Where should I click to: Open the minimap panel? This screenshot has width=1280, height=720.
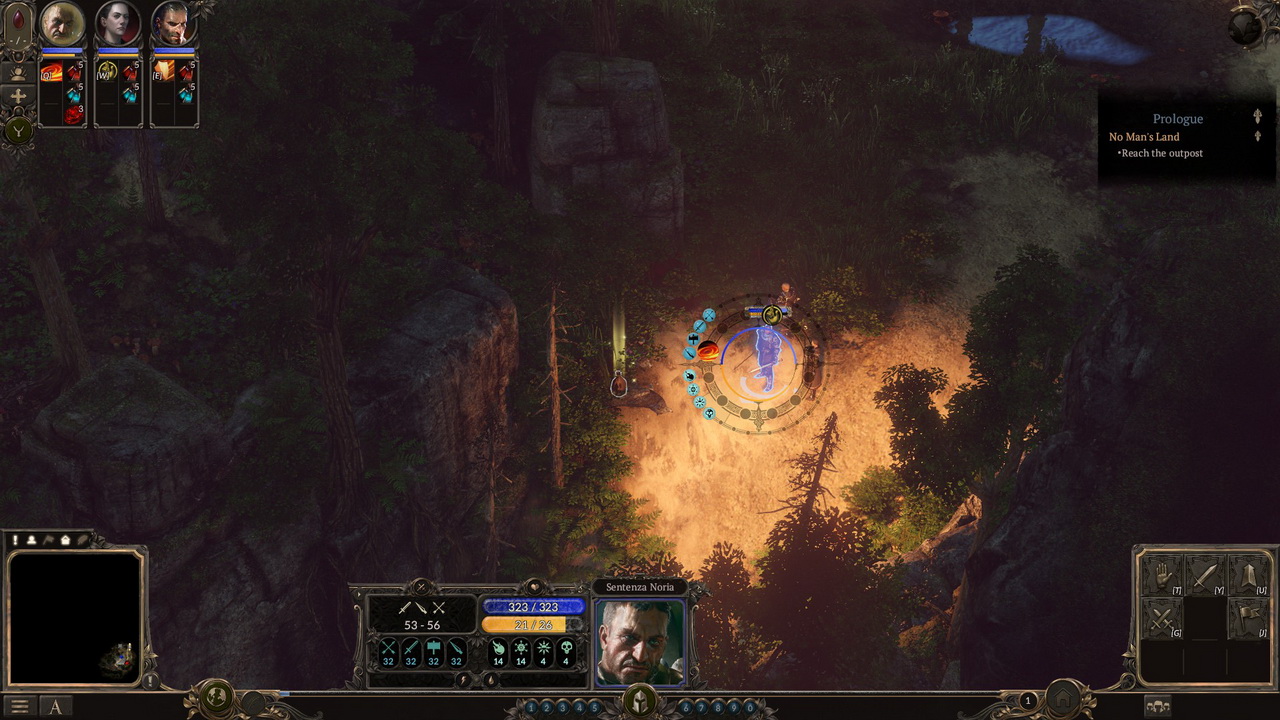75,617
